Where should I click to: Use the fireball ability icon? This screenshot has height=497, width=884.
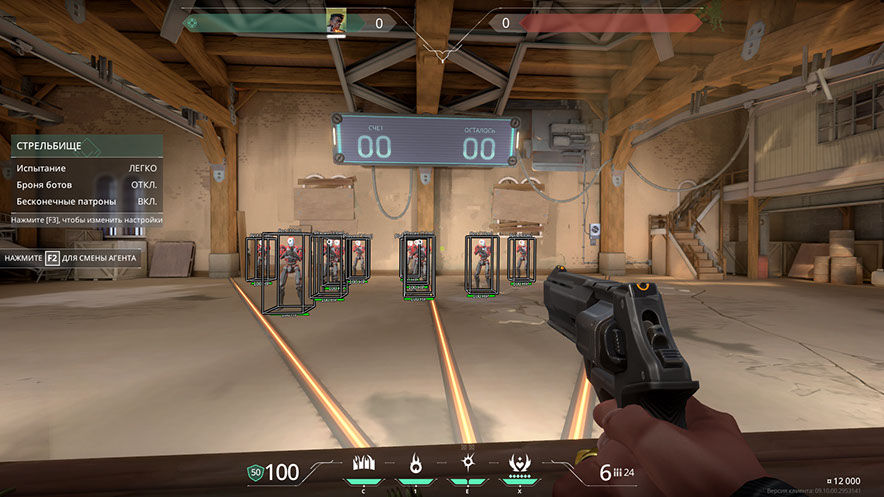click(x=415, y=464)
